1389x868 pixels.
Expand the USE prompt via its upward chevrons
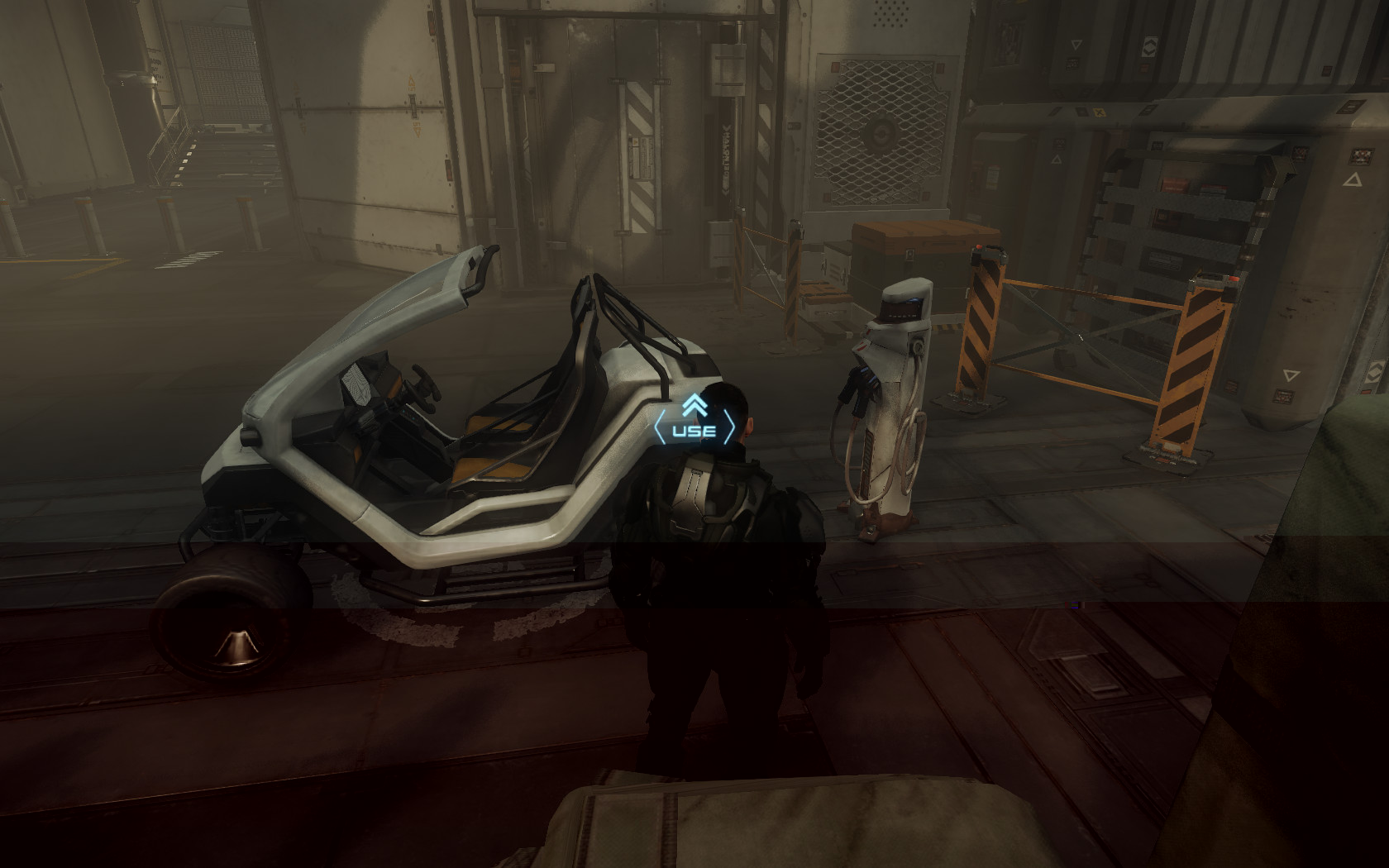coord(695,405)
